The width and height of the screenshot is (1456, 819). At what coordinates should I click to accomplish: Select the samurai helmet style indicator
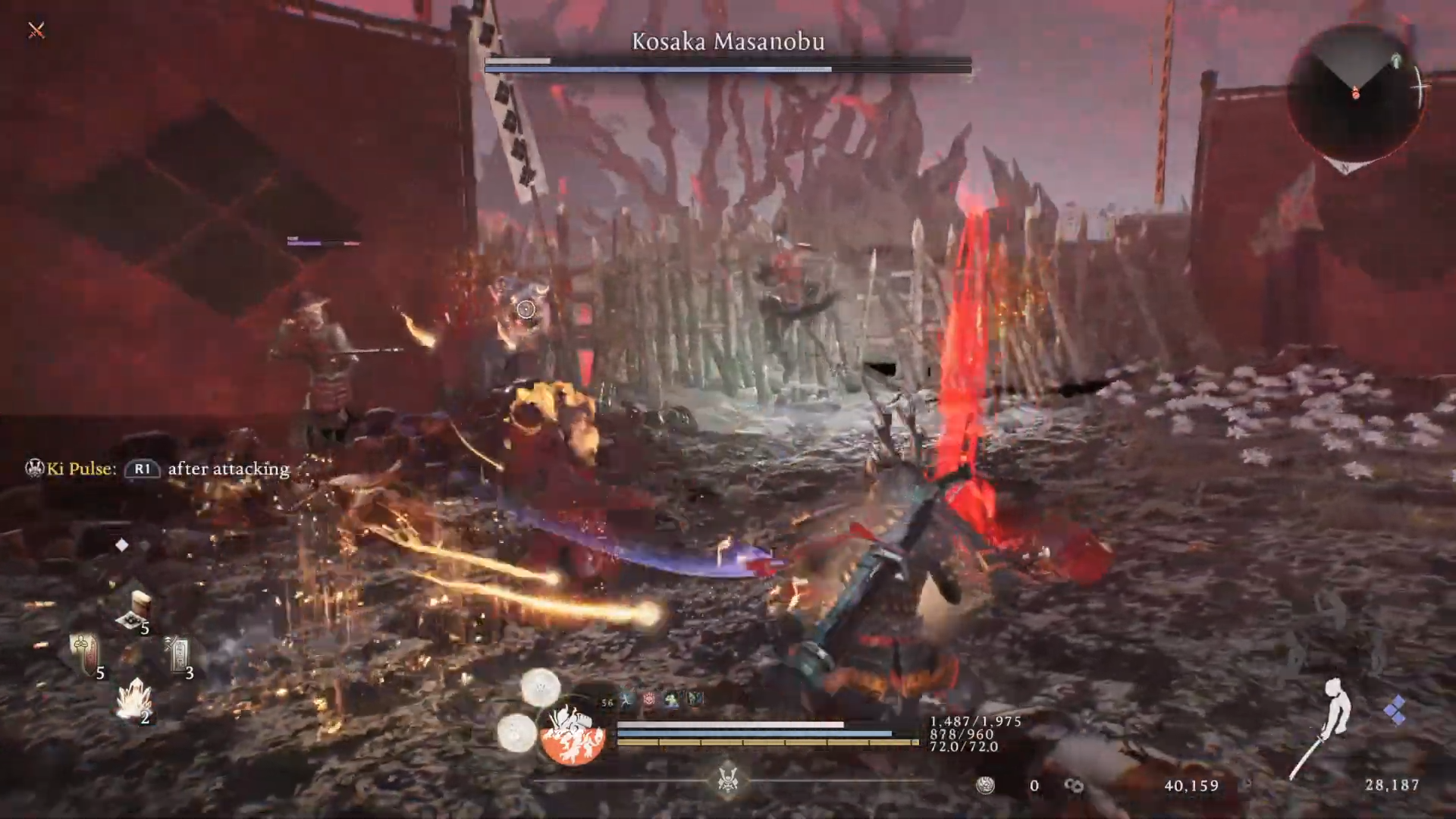coord(727,780)
